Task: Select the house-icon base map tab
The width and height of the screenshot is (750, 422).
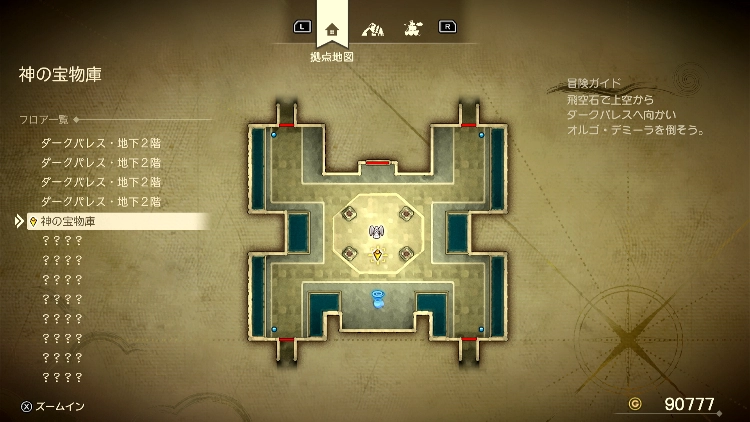Action: 332,27
